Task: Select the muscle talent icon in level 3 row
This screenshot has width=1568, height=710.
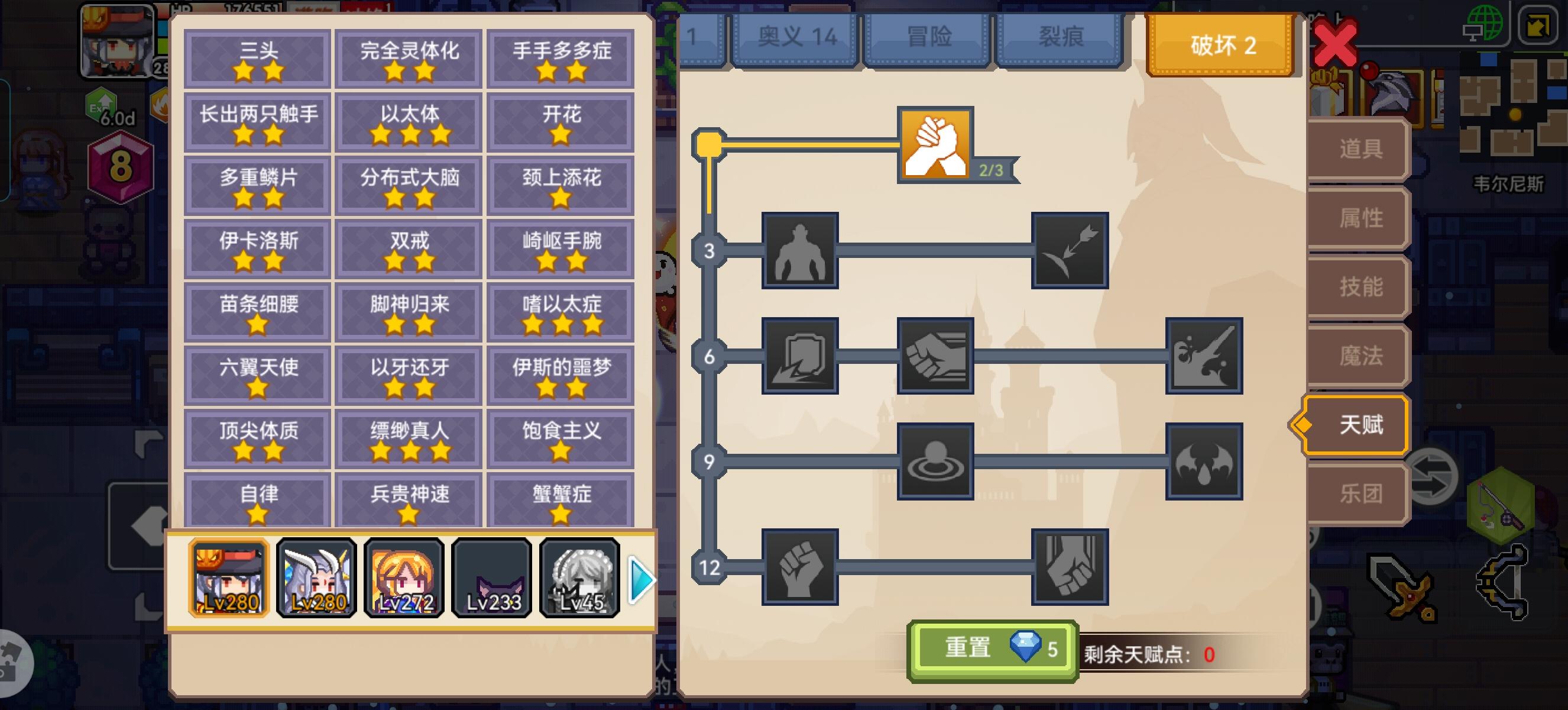Action: coord(802,251)
